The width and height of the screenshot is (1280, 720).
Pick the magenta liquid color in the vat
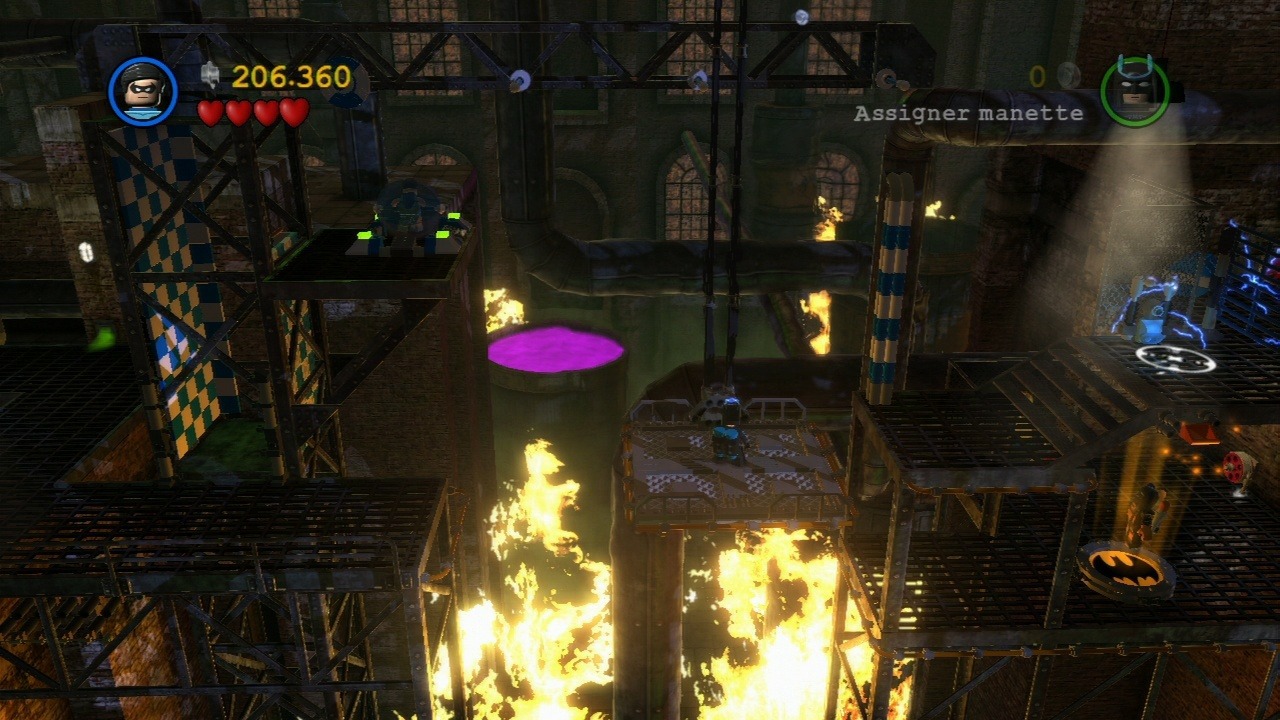pos(557,350)
